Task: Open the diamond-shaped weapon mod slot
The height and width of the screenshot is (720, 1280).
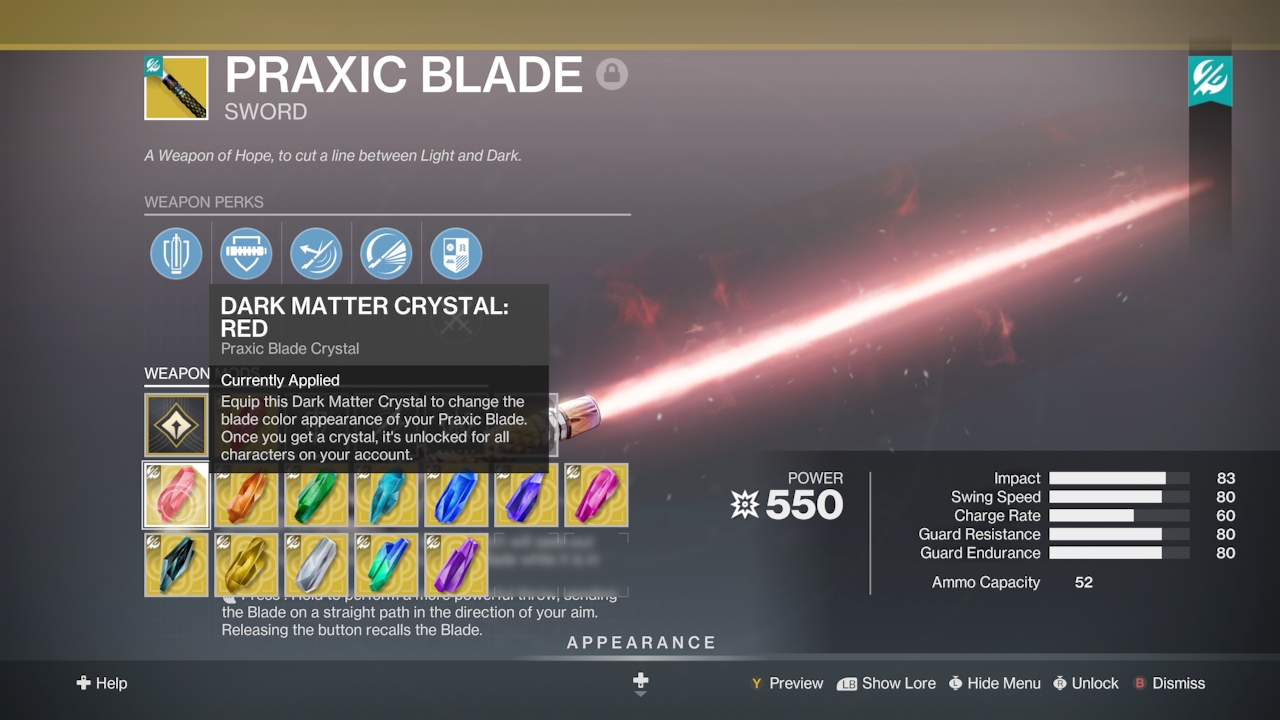Action: click(177, 425)
